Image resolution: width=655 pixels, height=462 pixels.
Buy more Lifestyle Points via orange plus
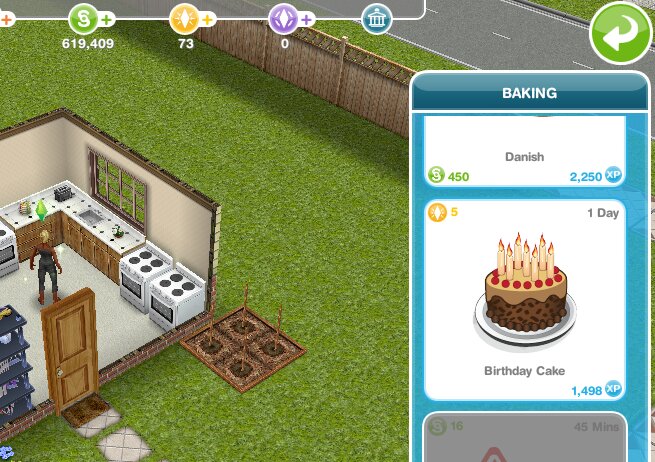[x=208, y=19]
